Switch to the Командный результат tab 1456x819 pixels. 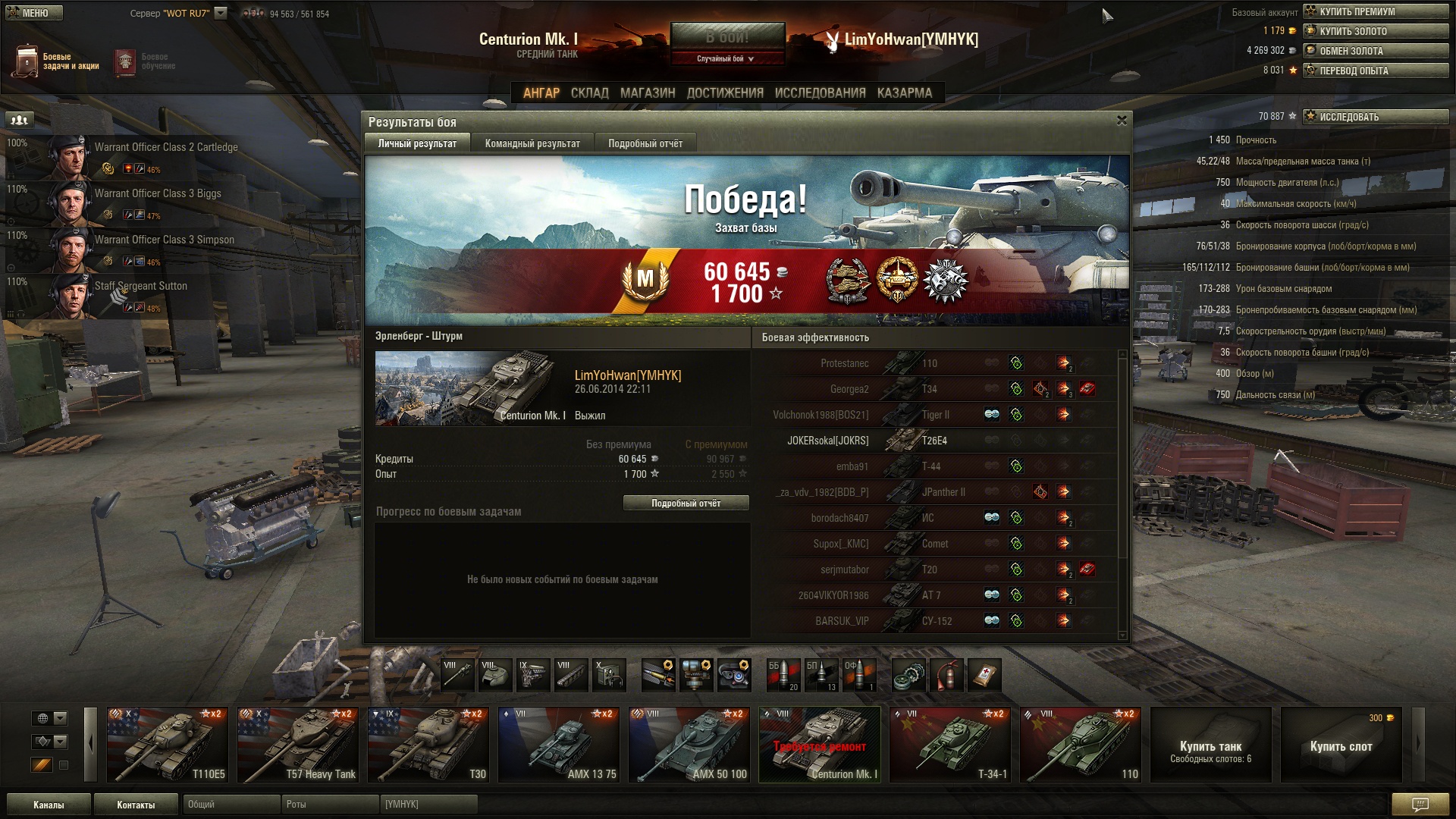[x=532, y=143]
